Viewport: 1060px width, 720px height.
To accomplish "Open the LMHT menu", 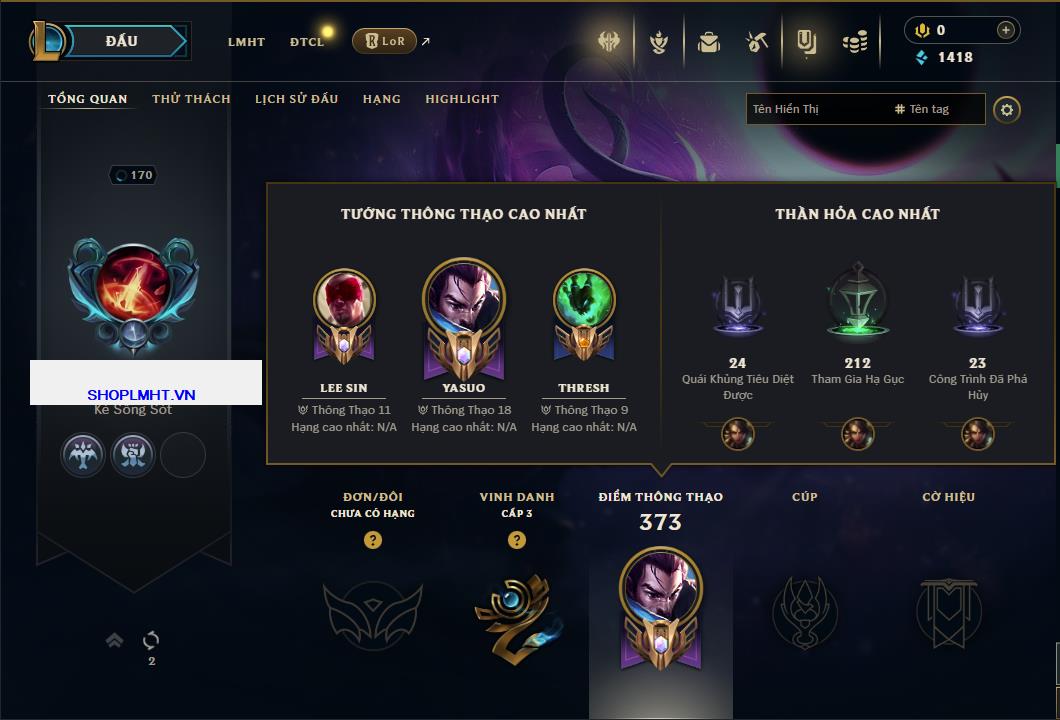I will click(x=246, y=42).
